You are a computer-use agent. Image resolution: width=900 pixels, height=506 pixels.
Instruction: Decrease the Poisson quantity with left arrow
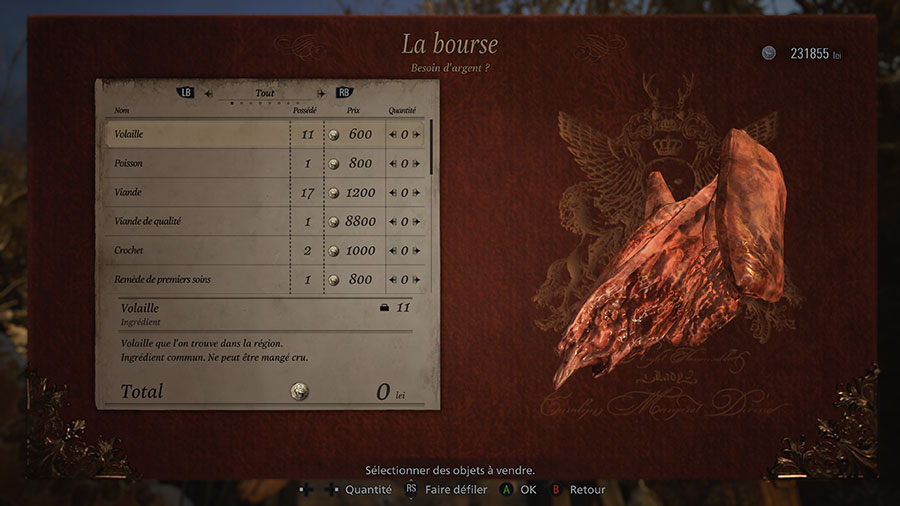pos(392,164)
